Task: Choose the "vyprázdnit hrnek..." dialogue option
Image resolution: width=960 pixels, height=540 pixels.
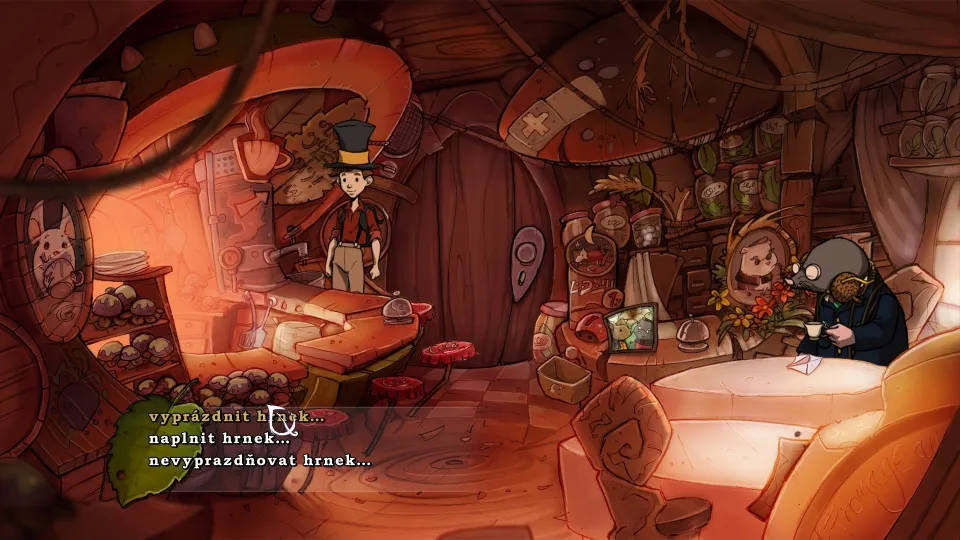Action: (x=236, y=416)
